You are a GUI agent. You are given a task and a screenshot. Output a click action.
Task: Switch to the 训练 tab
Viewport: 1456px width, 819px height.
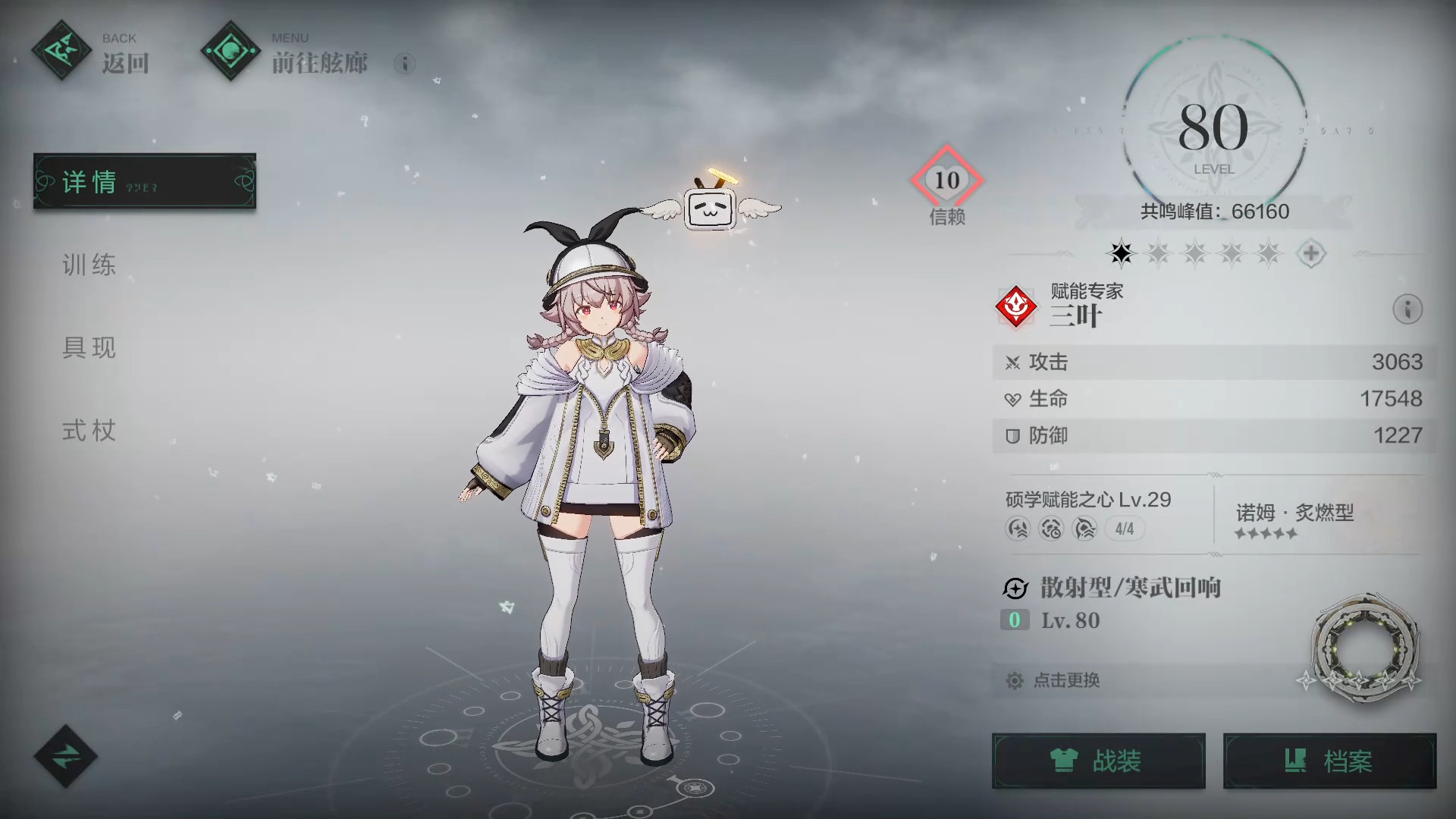click(x=89, y=265)
